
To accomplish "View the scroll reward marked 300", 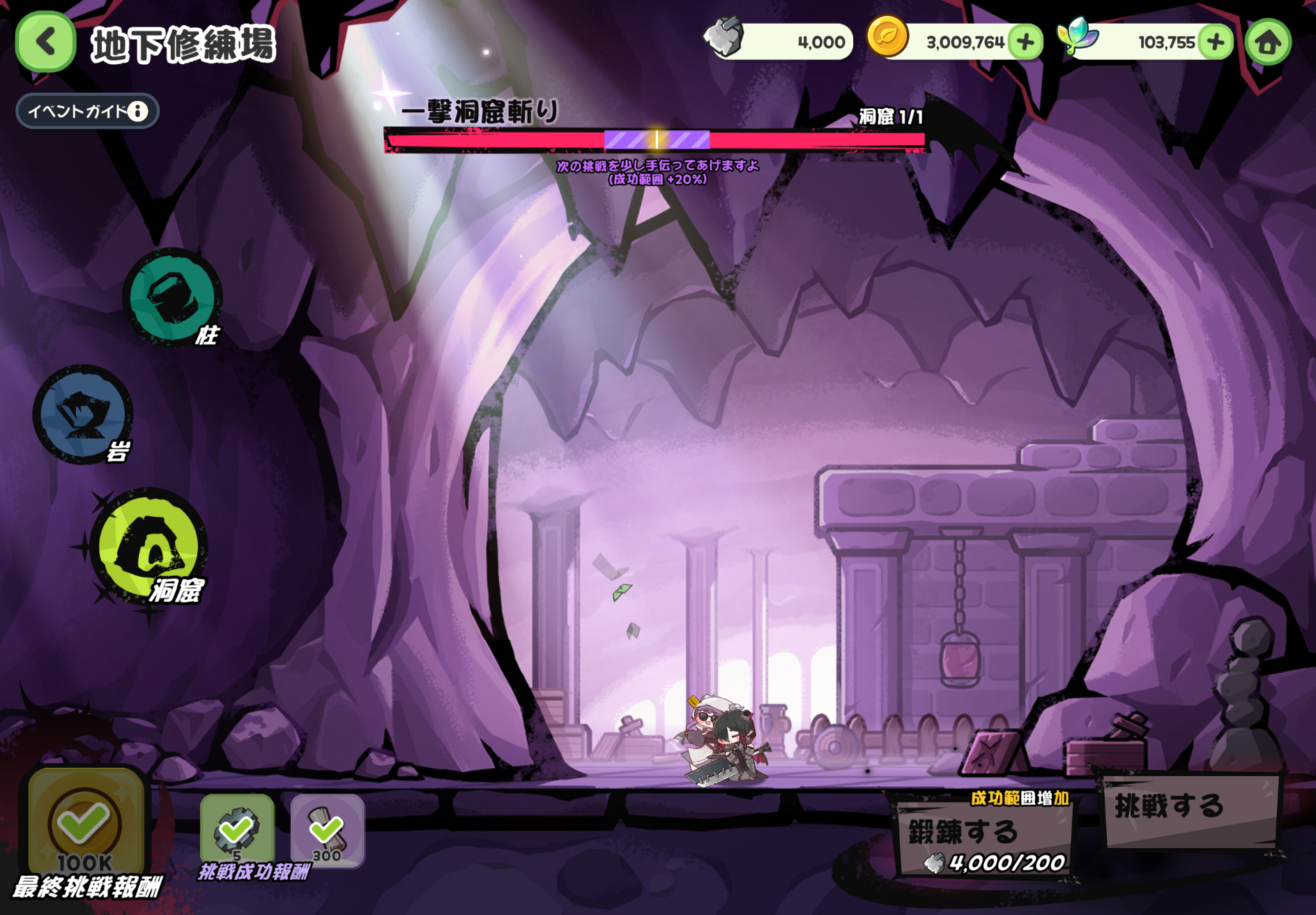I will tap(327, 830).
